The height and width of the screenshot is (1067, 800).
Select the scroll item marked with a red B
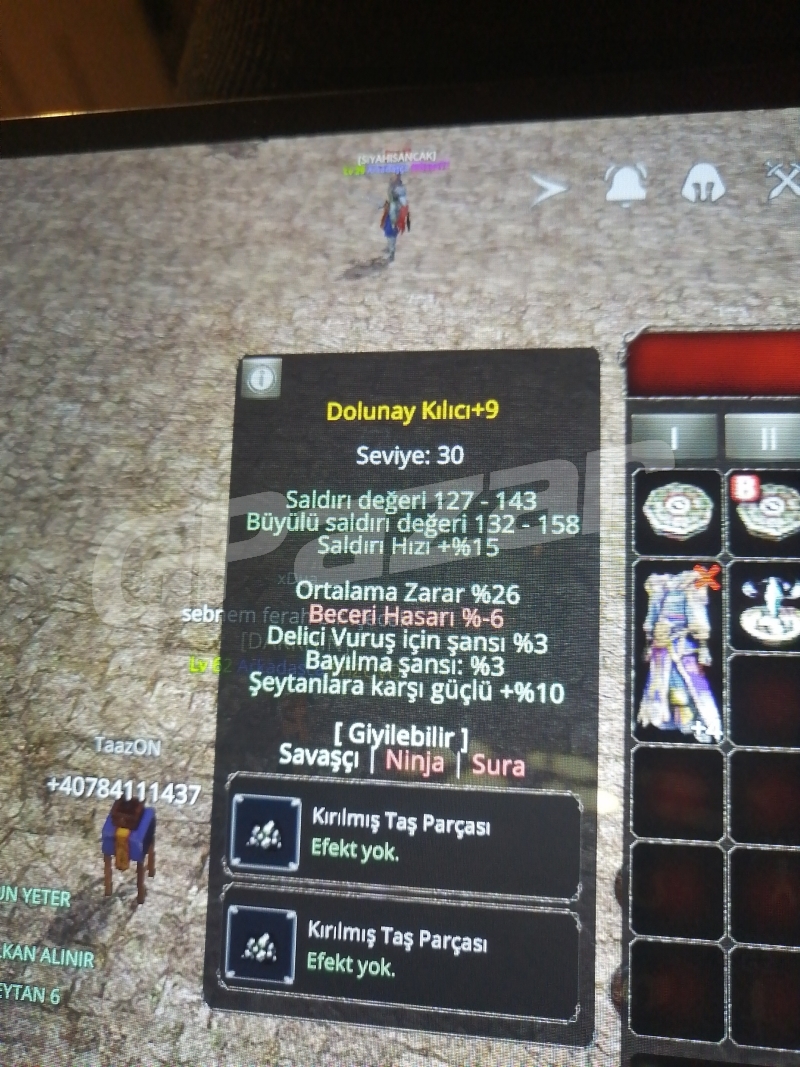pyautogui.click(x=768, y=511)
